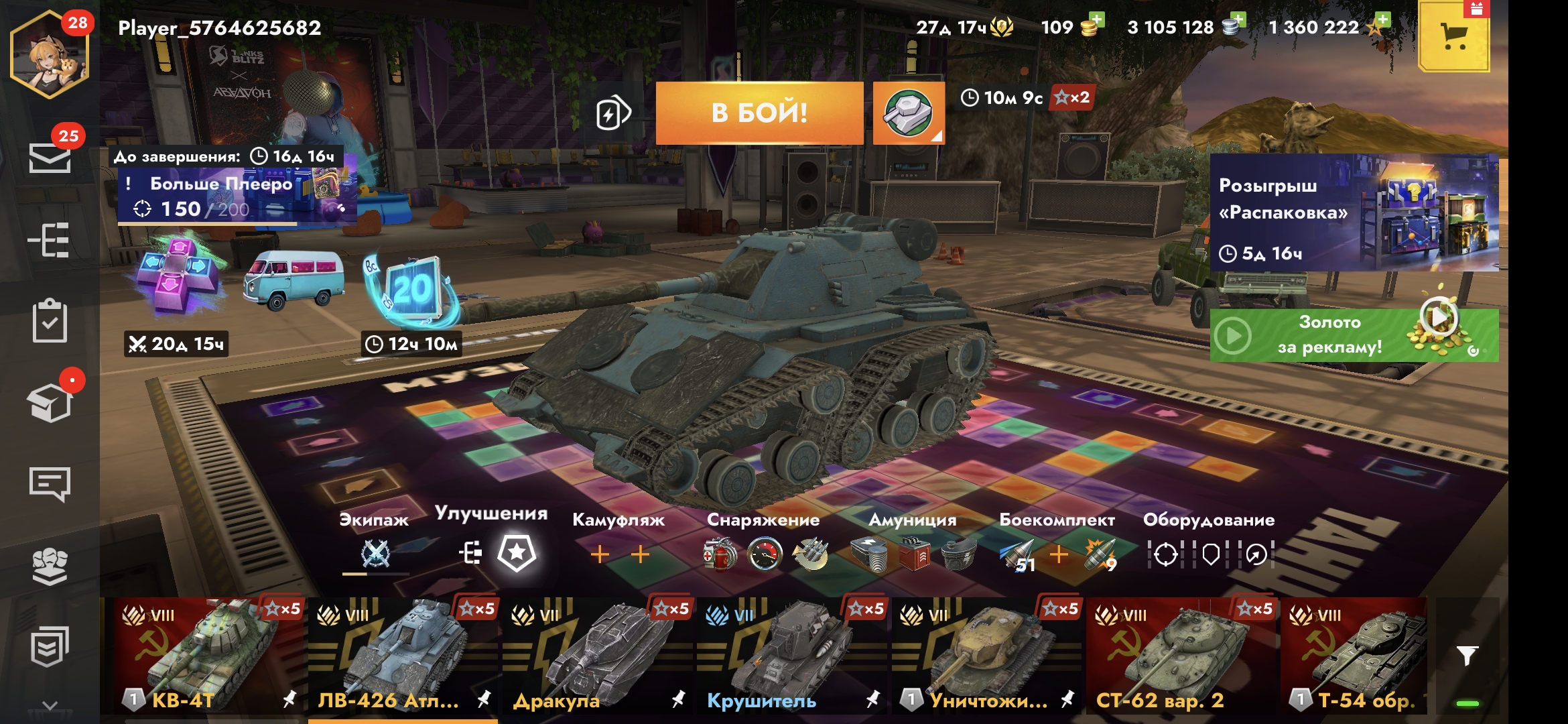Watch ad via Золото за рекламу button

[1354, 335]
